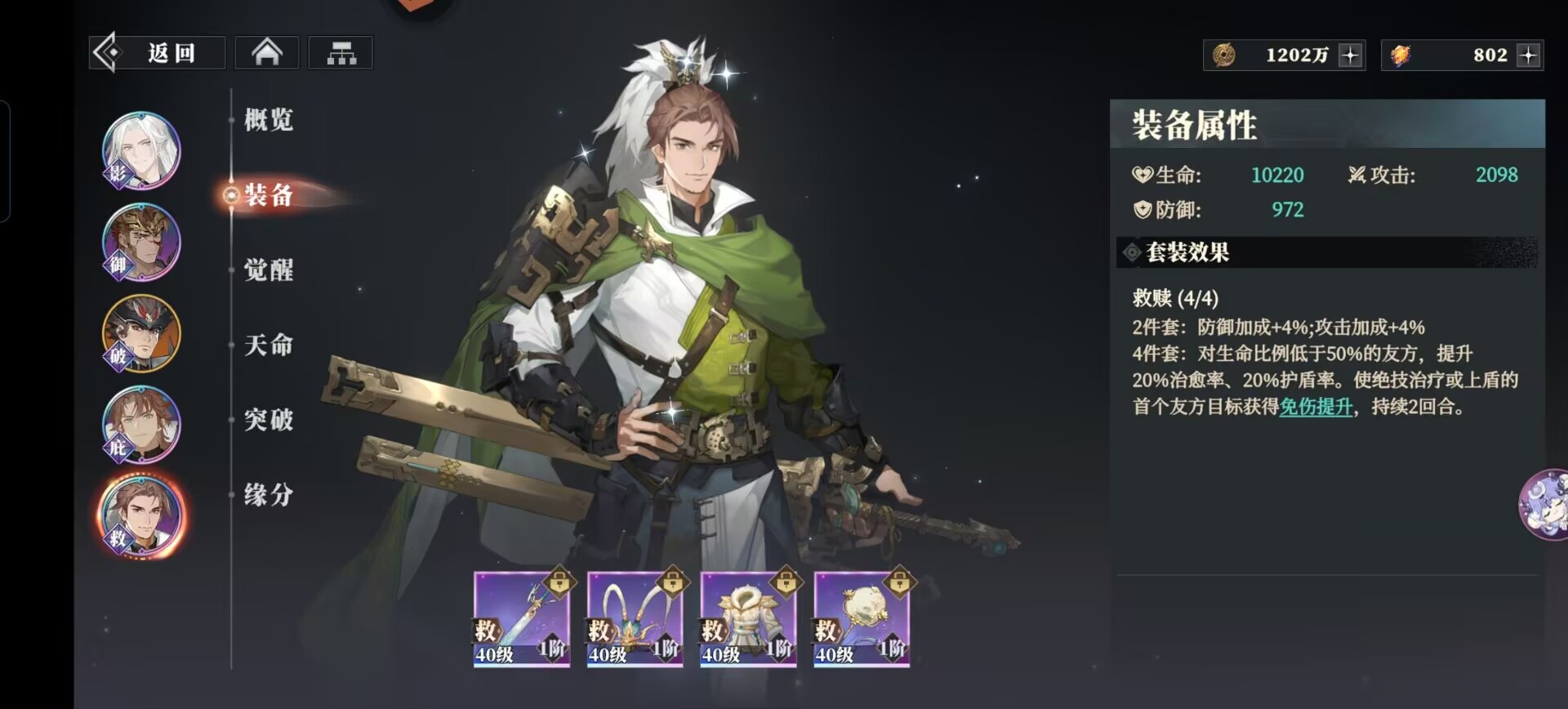This screenshot has width=1568, height=709.
Task: Show the 缘分 bonds tab
Action: [269, 494]
